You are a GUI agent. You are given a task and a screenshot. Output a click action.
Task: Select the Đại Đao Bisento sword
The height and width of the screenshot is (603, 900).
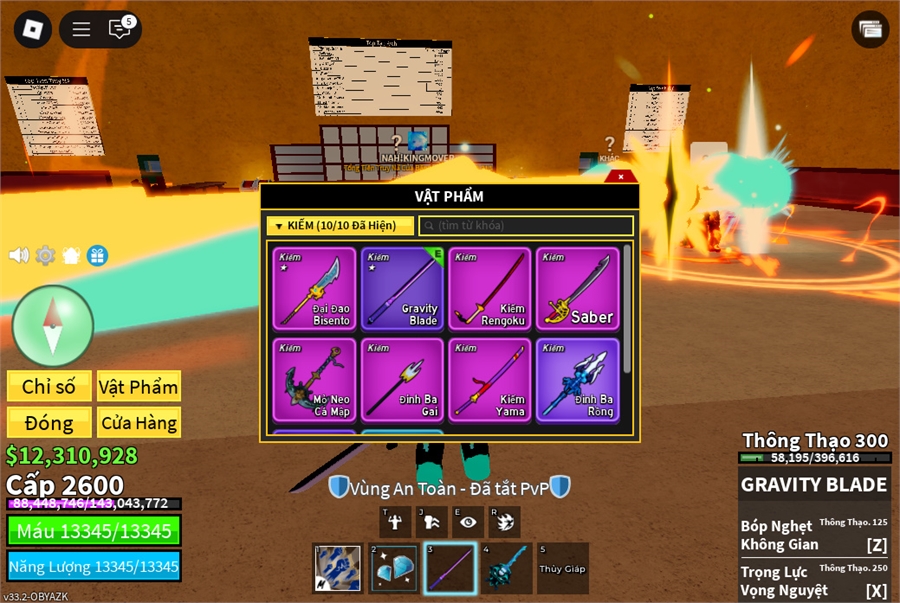(314, 288)
